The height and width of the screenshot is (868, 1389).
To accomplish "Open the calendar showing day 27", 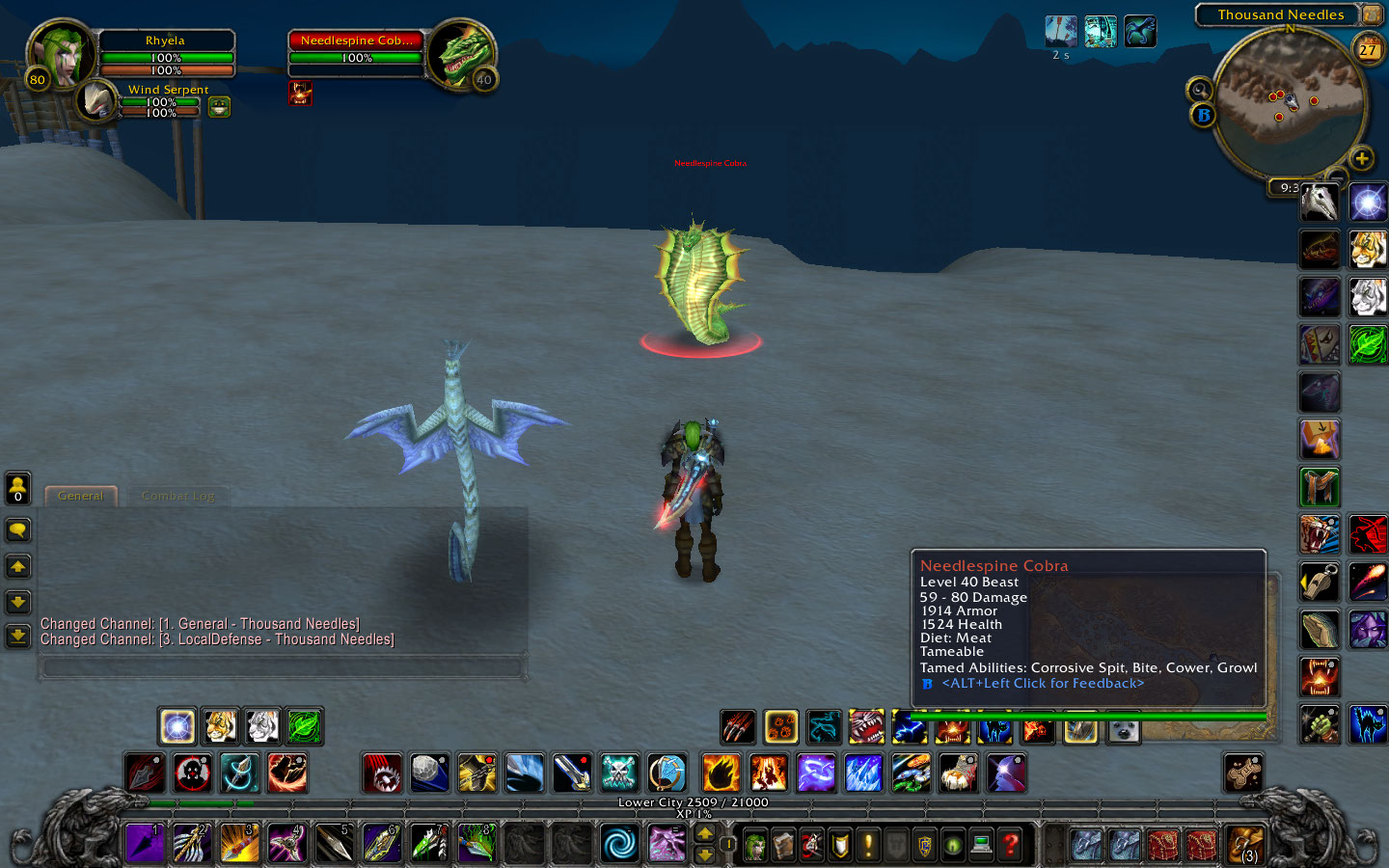I will click(1369, 49).
